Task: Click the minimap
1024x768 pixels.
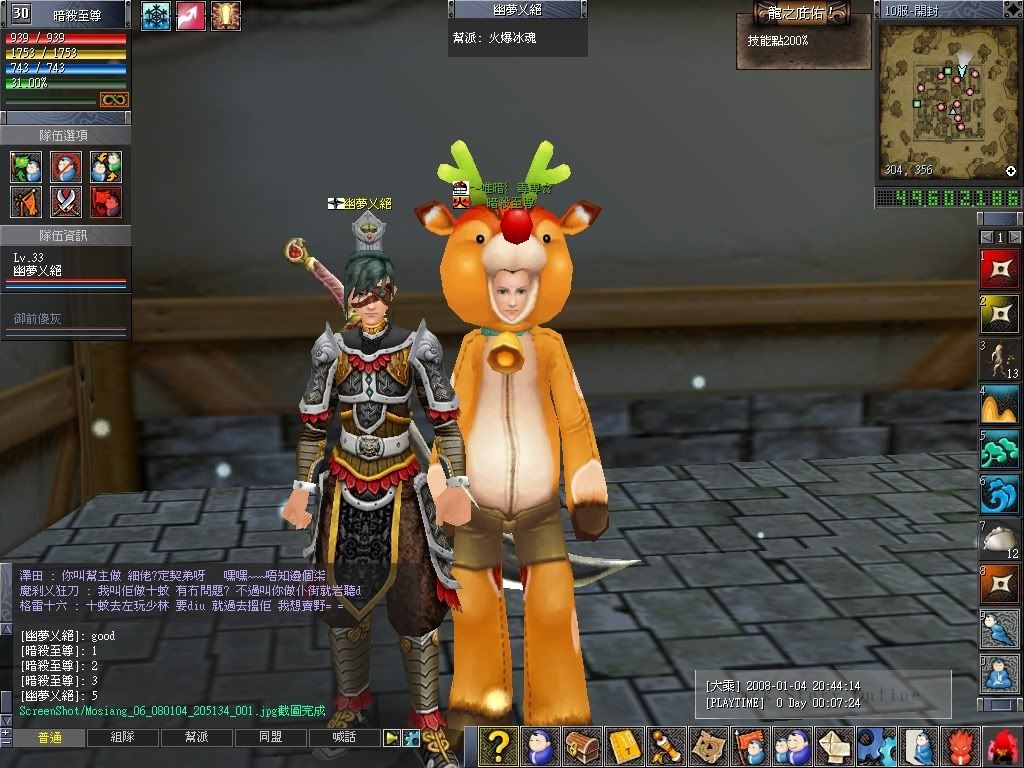Action: point(947,100)
